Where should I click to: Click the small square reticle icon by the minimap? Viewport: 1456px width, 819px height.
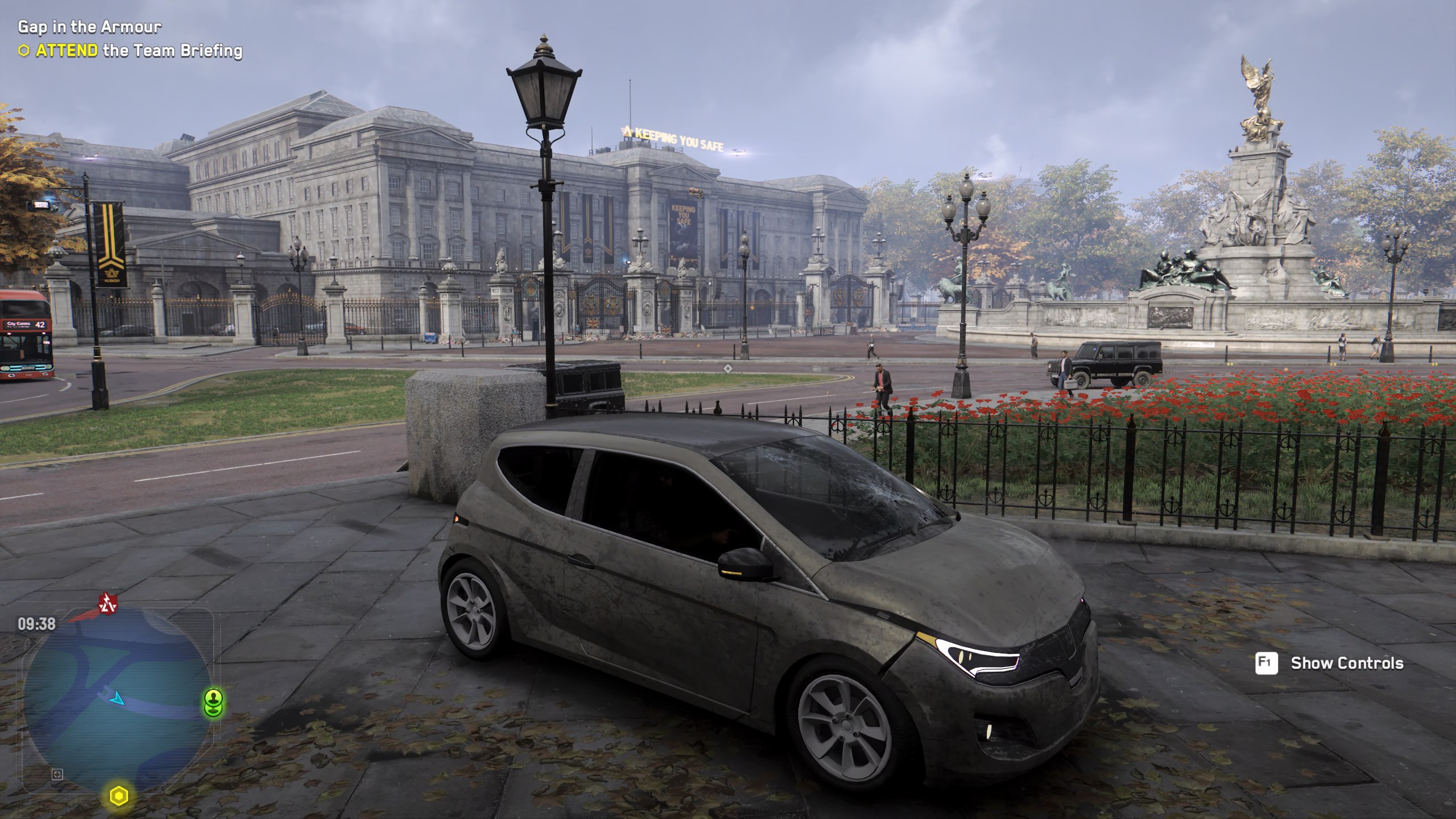click(57, 774)
